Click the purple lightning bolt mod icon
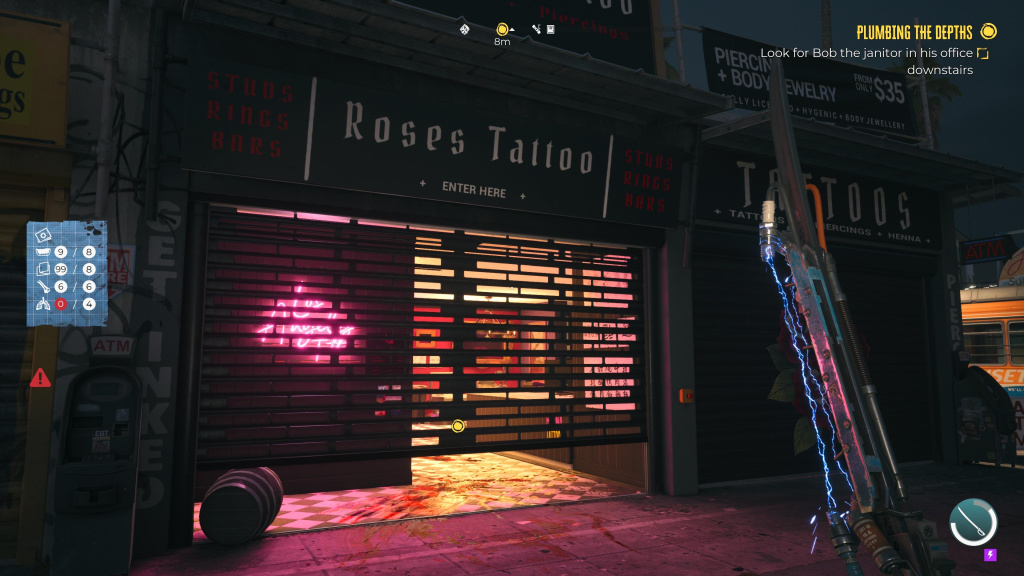1024x576 pixels. pyautogui.click(x=991, y=555)
